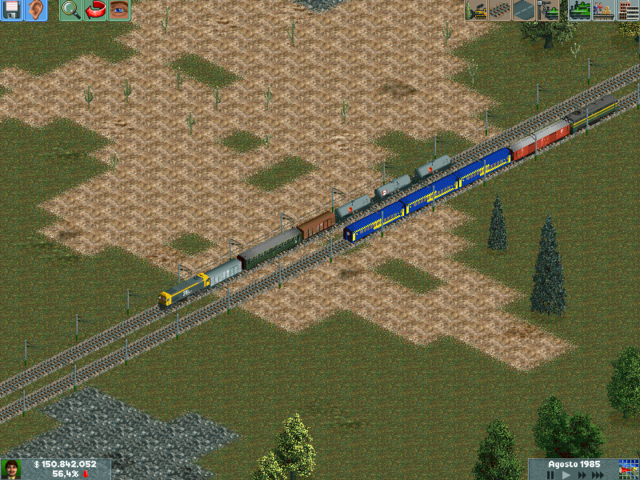Open the ear audio options
640x480 pixels.
click(36, 11)
